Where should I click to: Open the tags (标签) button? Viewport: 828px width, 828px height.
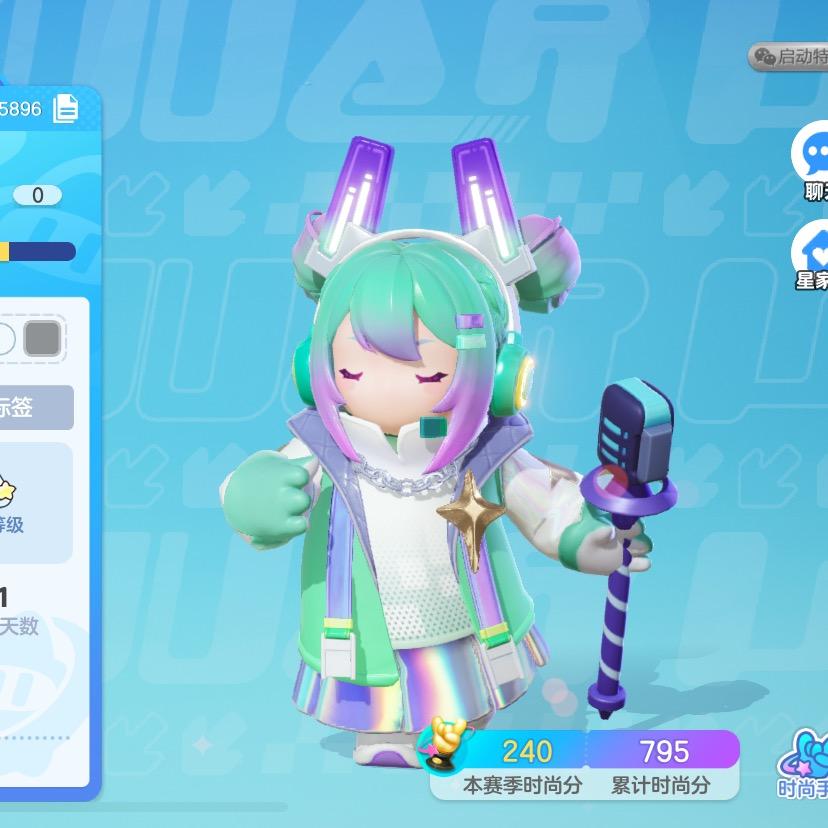click(x=36, y=407)
